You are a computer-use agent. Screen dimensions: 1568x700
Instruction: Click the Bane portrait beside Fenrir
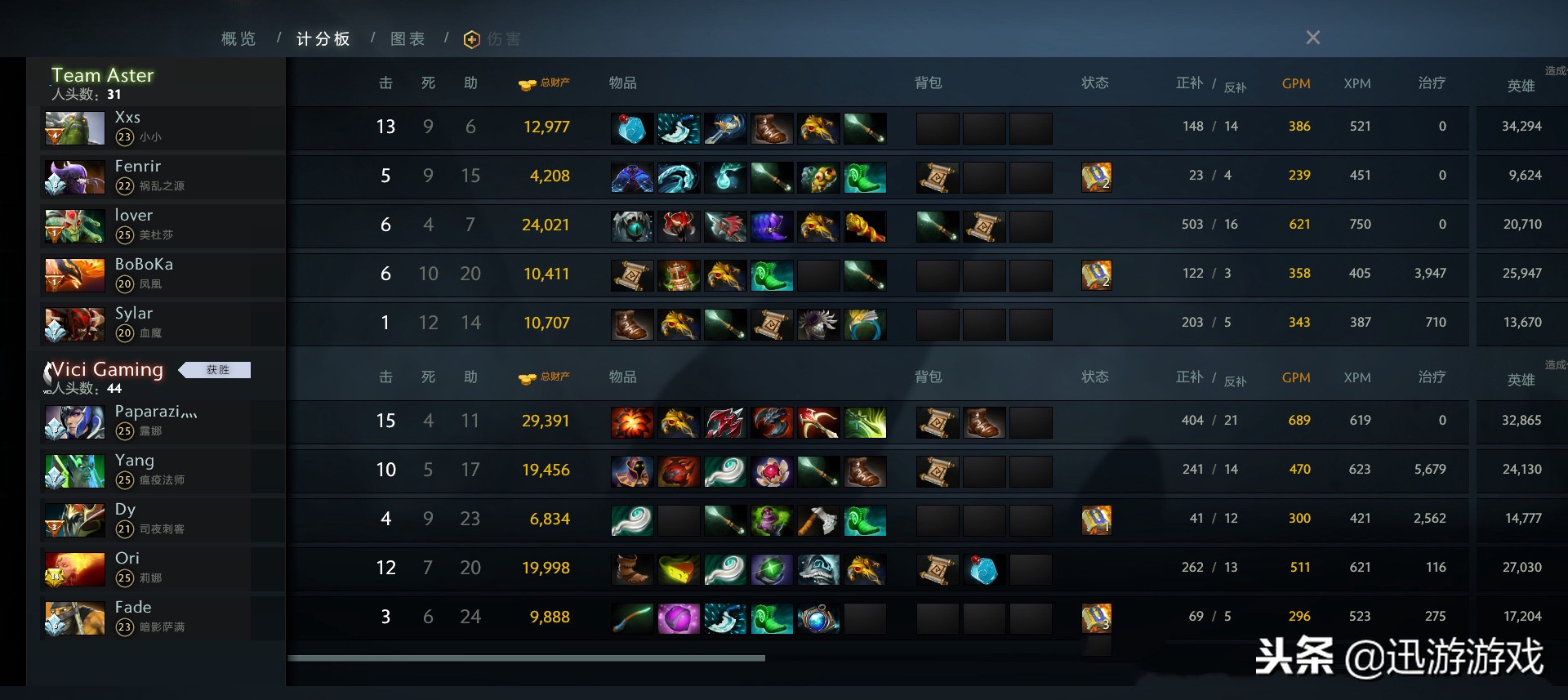coord(74,177)
